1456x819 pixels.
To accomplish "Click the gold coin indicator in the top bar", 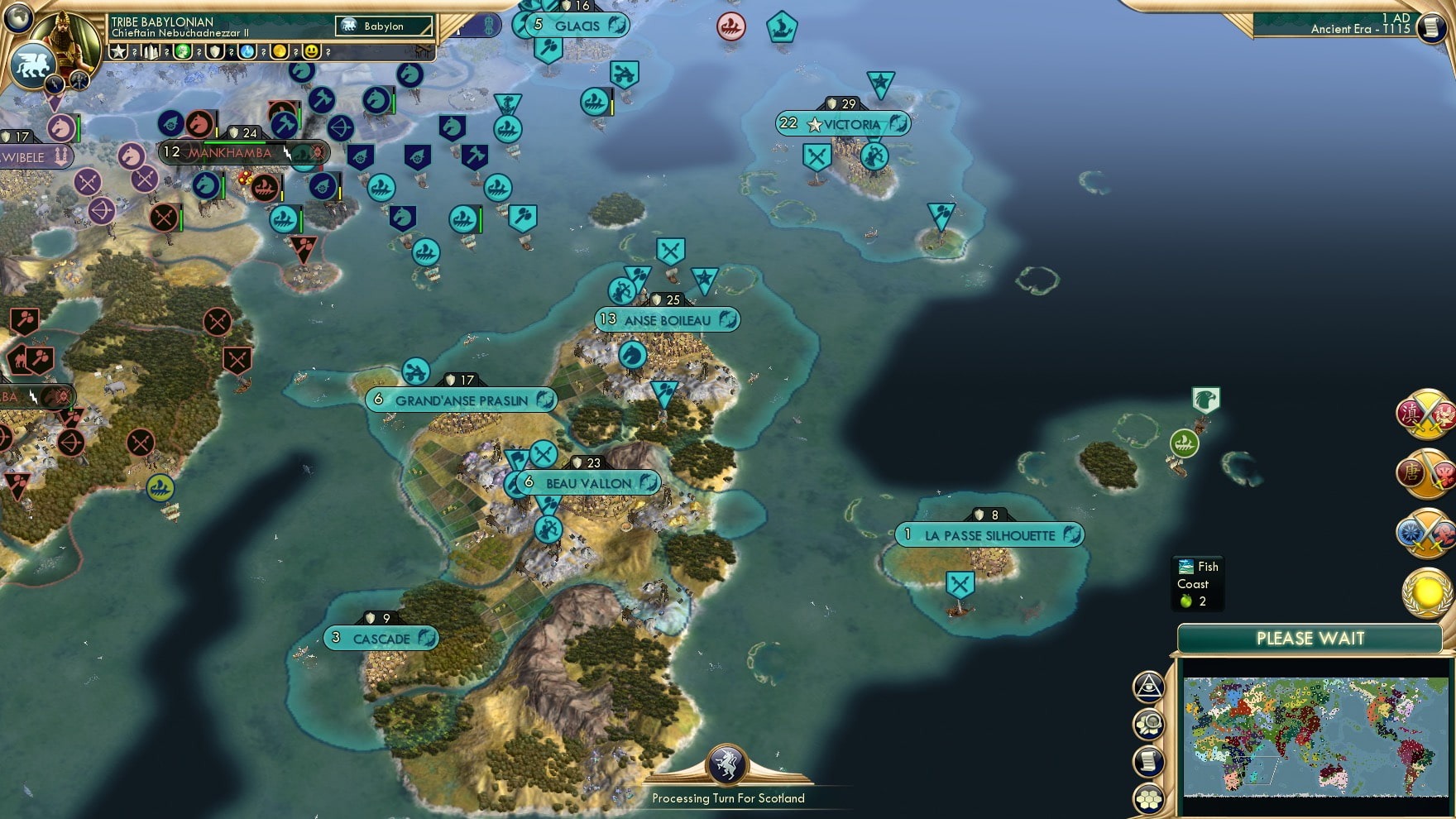I will tap(279, 52).
